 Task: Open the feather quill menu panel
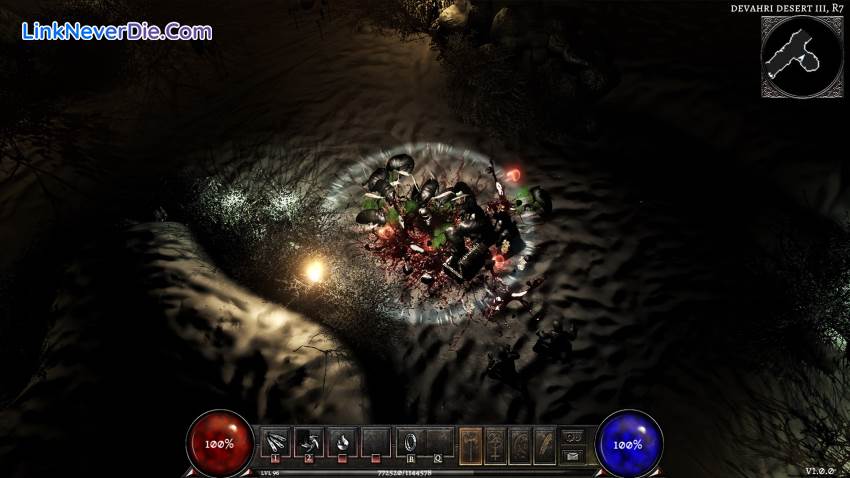click(x=544, y=445)
